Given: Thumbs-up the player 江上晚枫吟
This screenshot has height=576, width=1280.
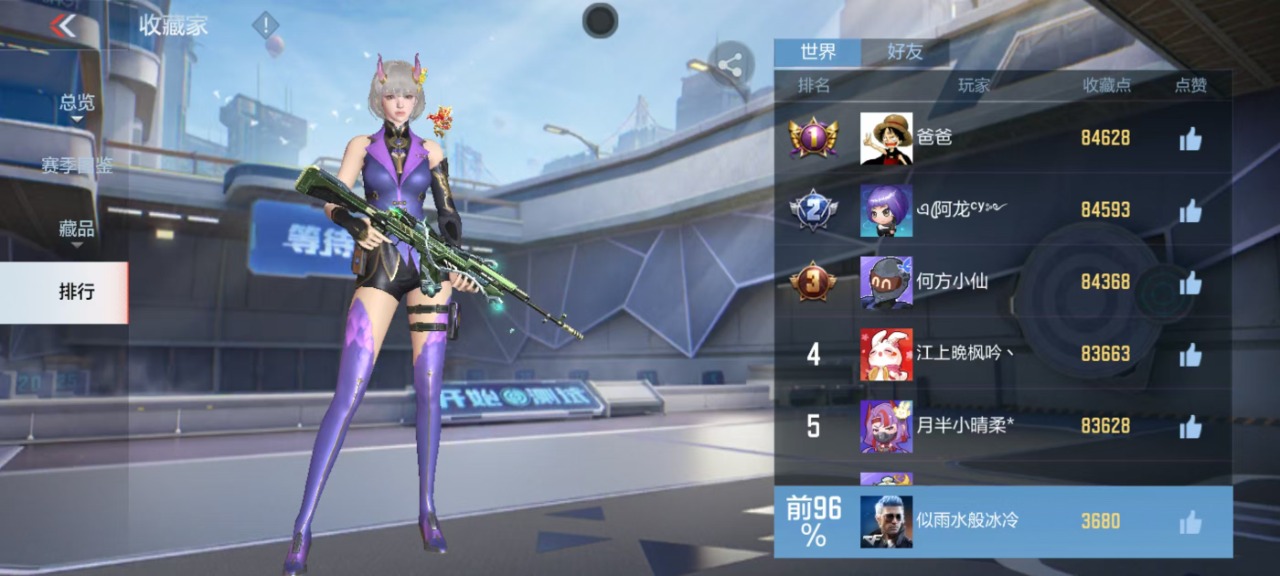Looking at the screenshot, I should (x=1190, y=355).
